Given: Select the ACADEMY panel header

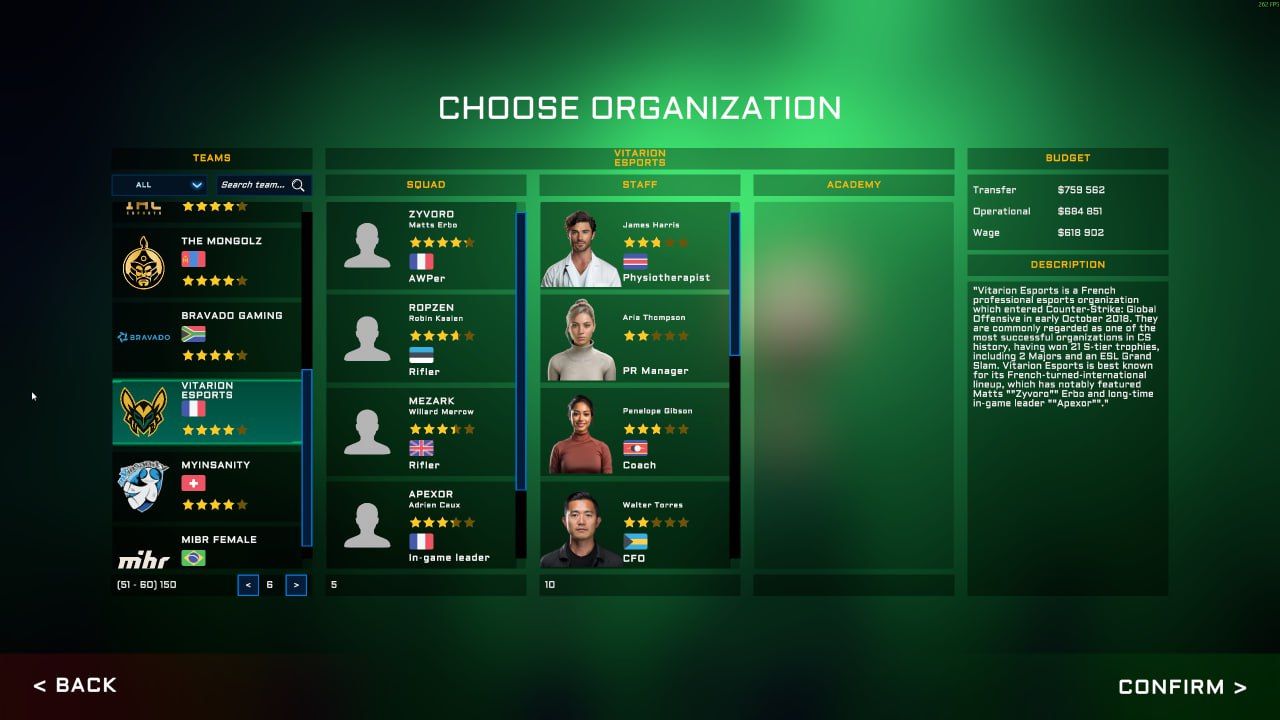Looking at the screenshot, I should 853,184.
